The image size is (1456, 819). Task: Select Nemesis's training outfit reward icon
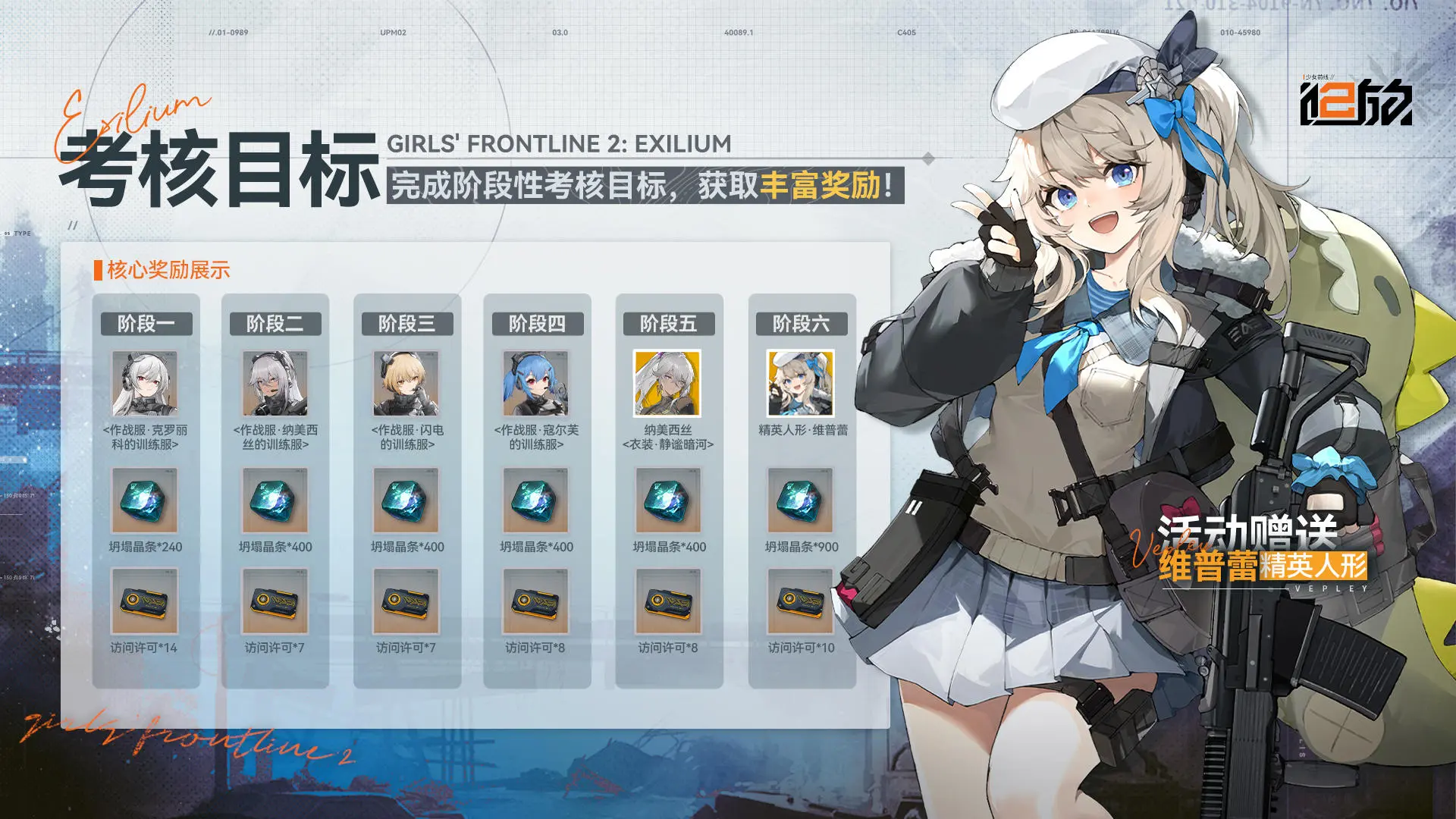point(275,384)
